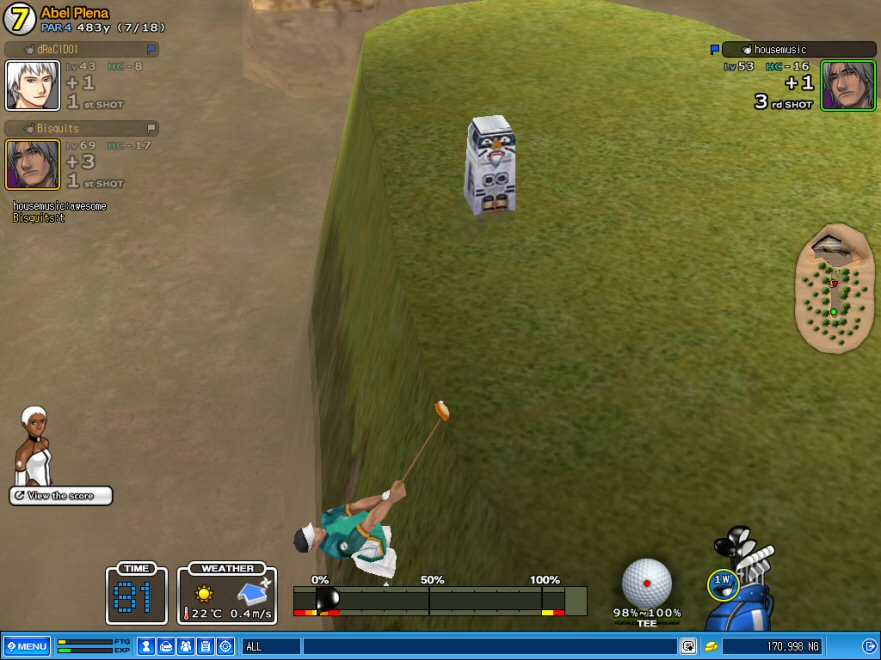Viewport: 881px width, 660px height.
Task: Click the flag icon beside Bisquits' name
Action: point(151,128)
